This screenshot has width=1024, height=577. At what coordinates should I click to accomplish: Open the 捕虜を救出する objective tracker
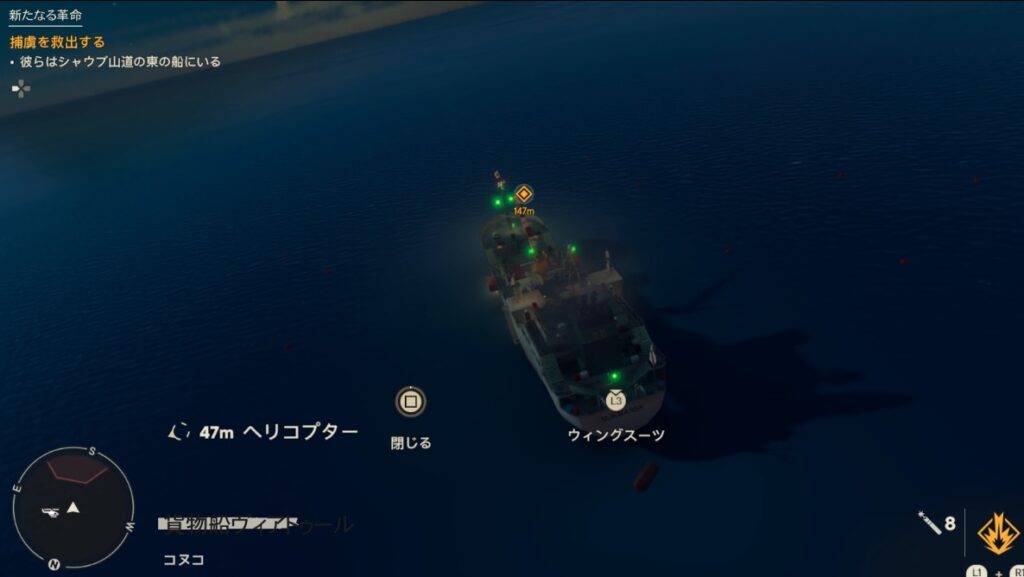58,42
